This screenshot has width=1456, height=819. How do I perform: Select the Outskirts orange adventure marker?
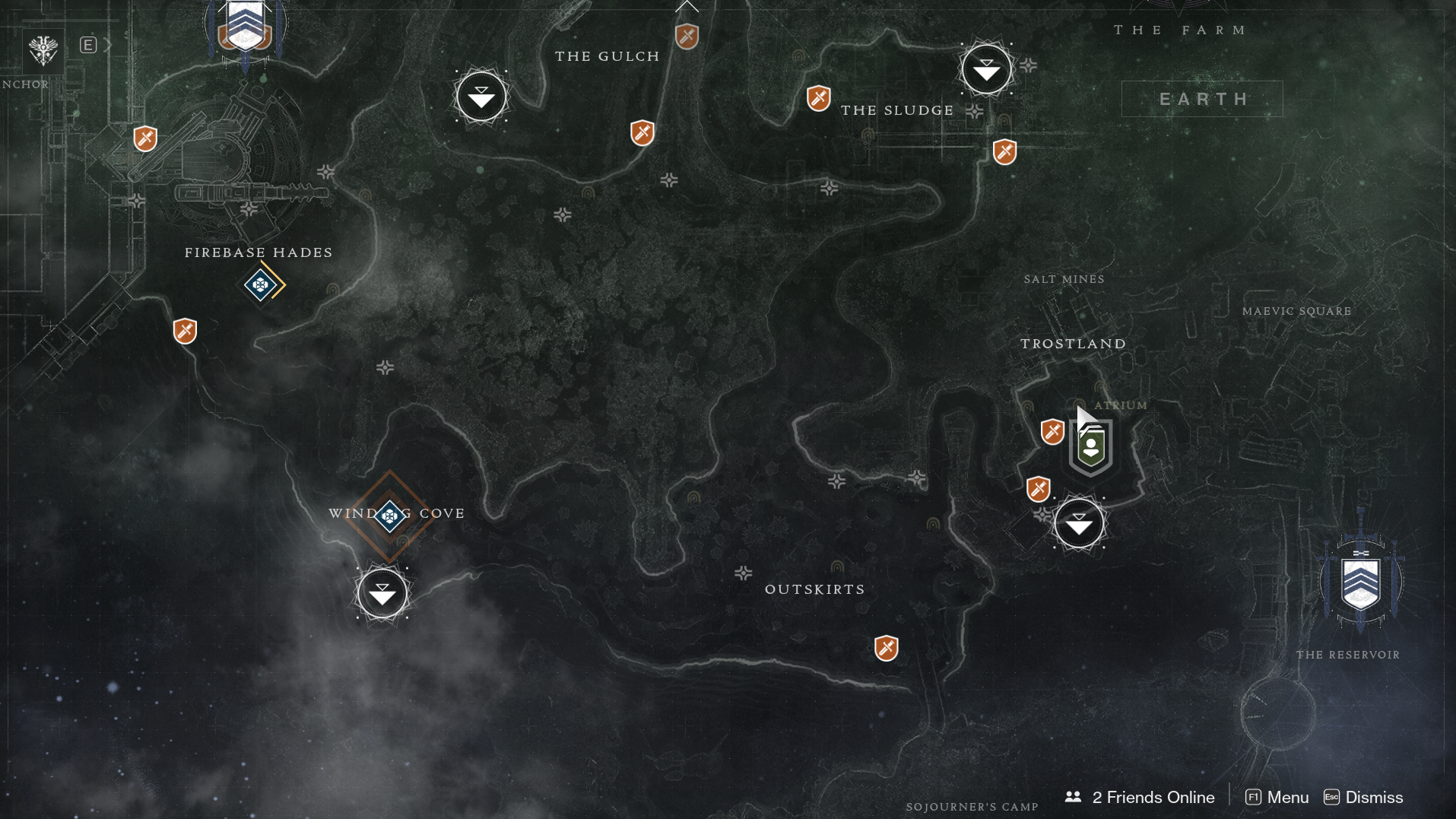tap(886, 648)
